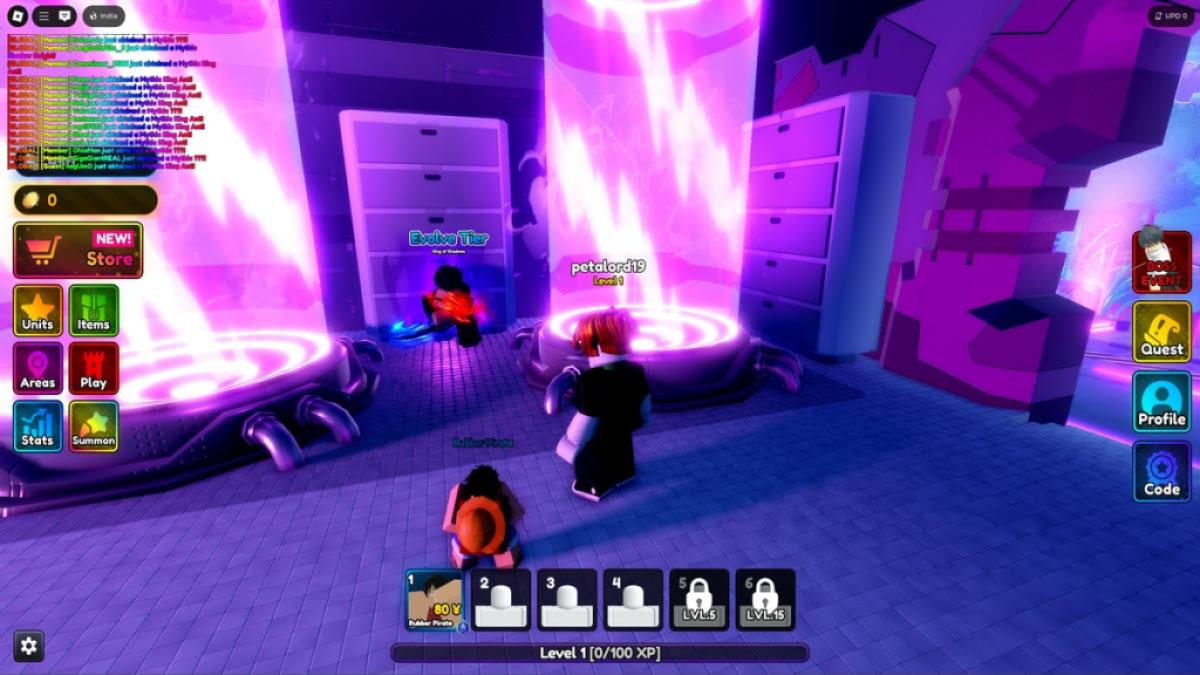View the Stats panel
The width and height of the screenshot is (1200, 675).
click(38, 427)
